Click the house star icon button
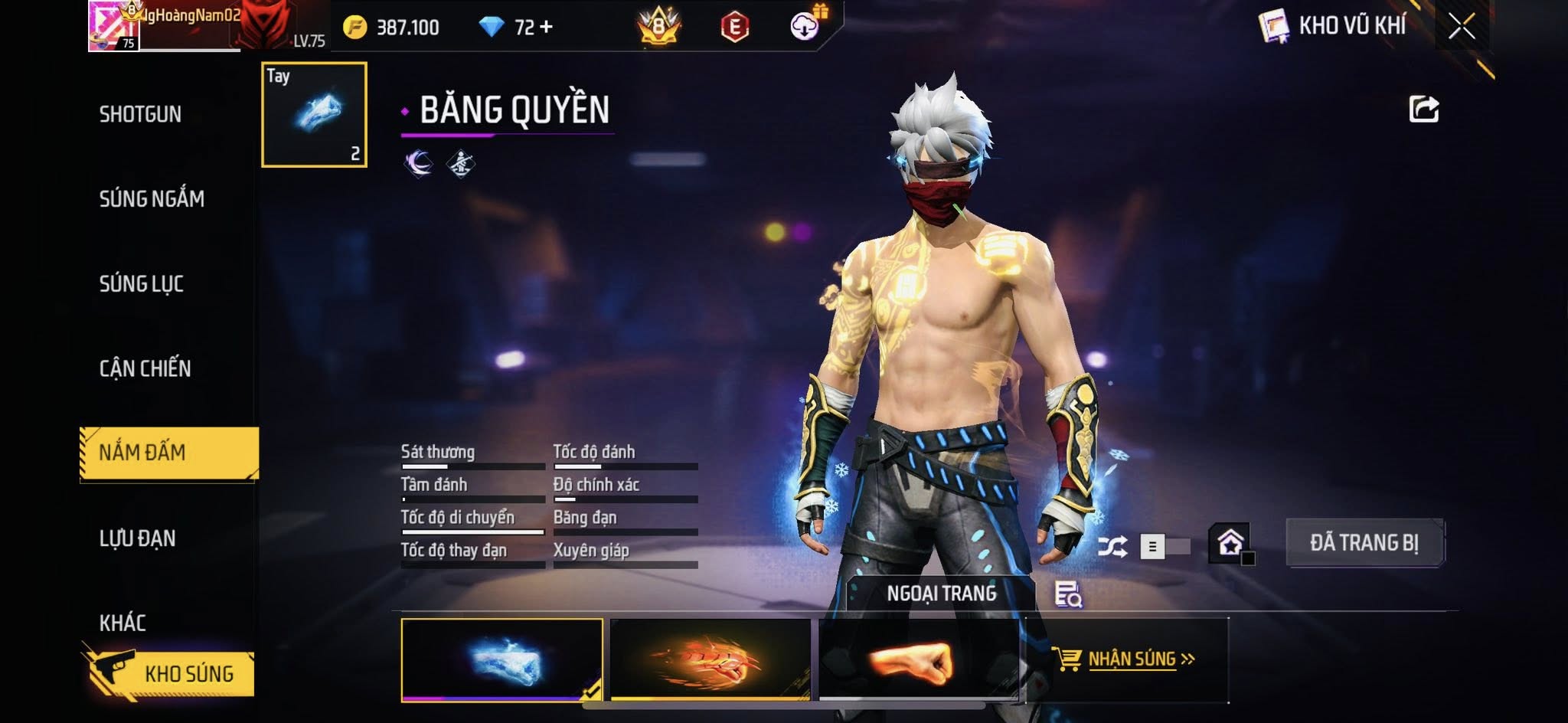This screenshot has height=723, width=1568. 1230,543
